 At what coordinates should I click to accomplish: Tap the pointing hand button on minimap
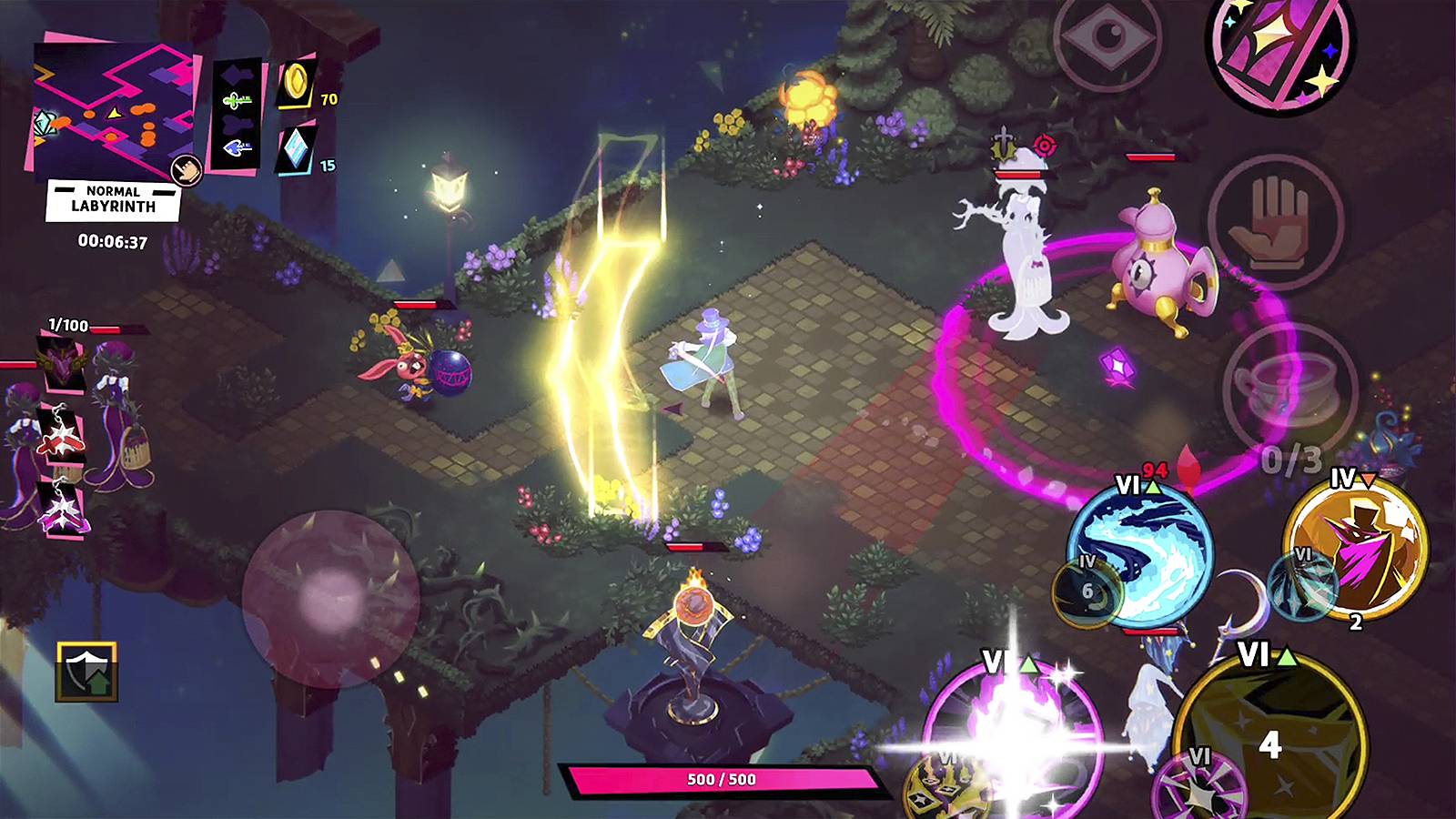(187, 170)
